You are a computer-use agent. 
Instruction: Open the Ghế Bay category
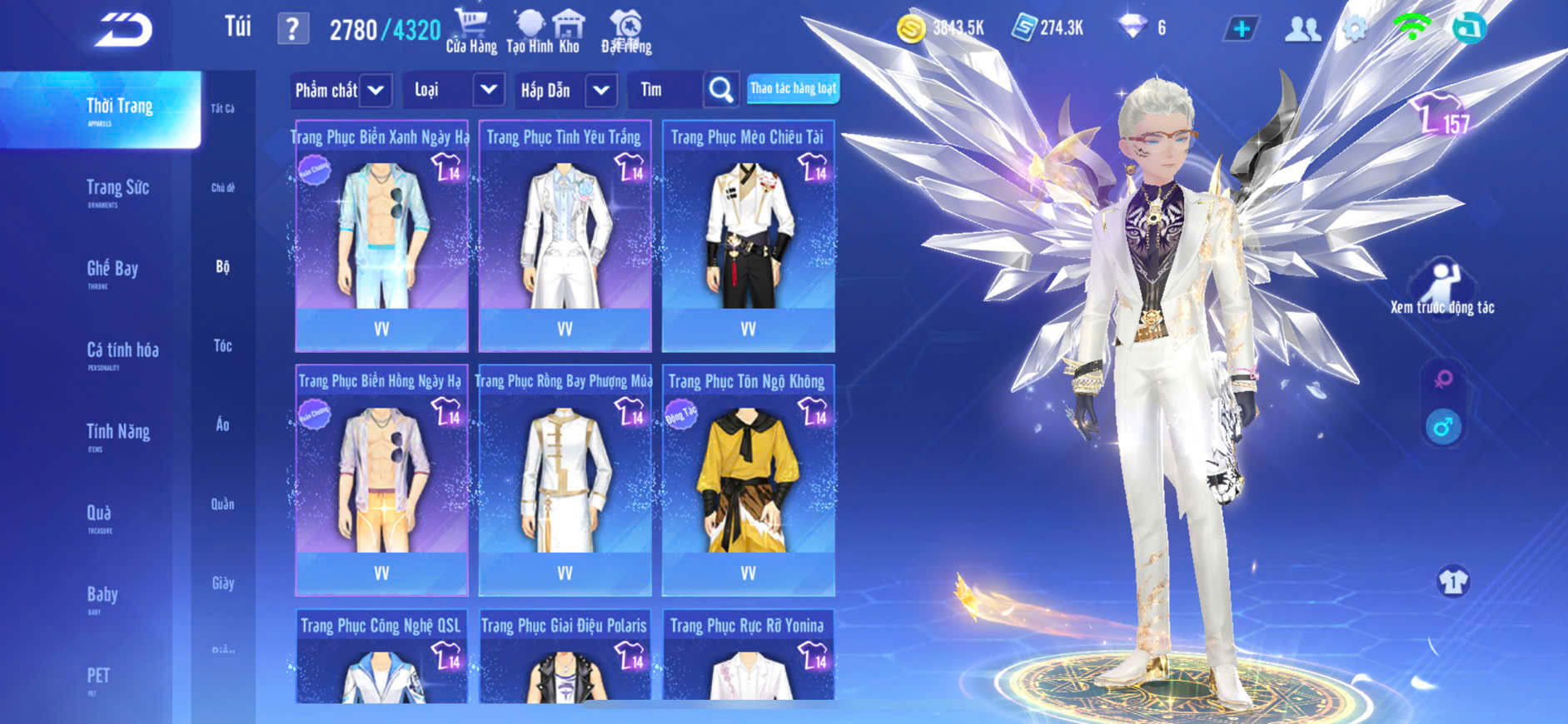pos(112,271)
